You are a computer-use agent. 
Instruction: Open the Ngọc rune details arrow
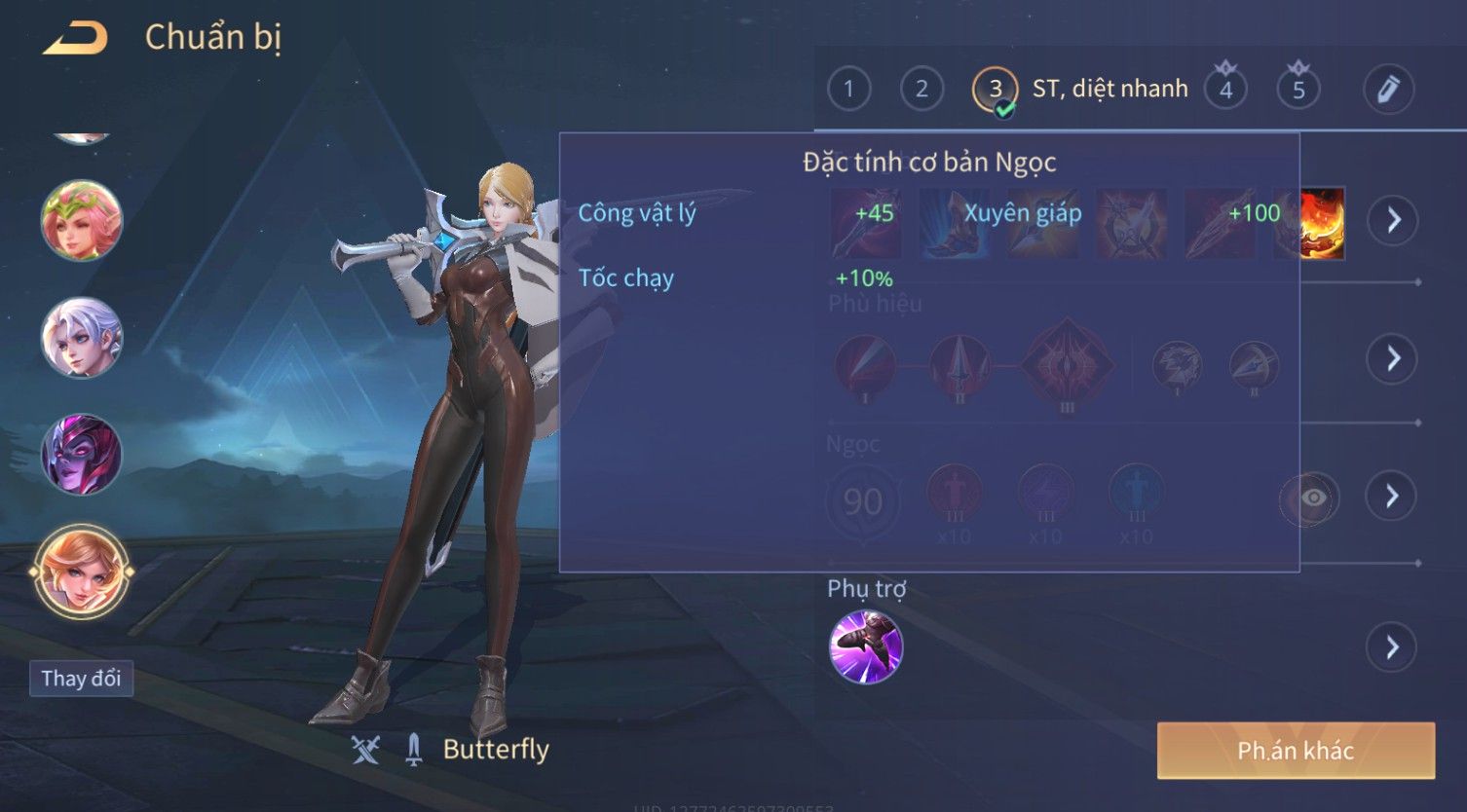point(1393,497)
